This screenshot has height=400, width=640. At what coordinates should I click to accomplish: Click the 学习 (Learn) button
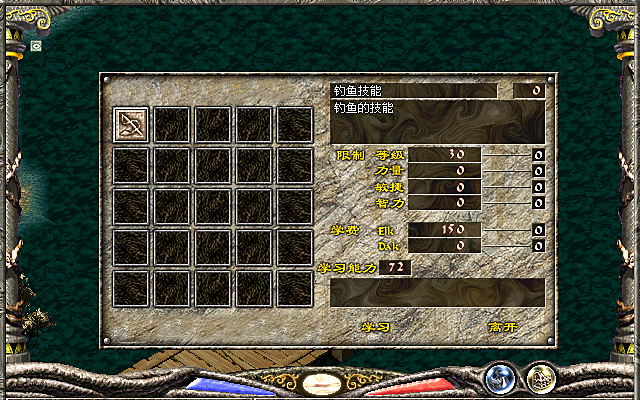click(375, 327)
